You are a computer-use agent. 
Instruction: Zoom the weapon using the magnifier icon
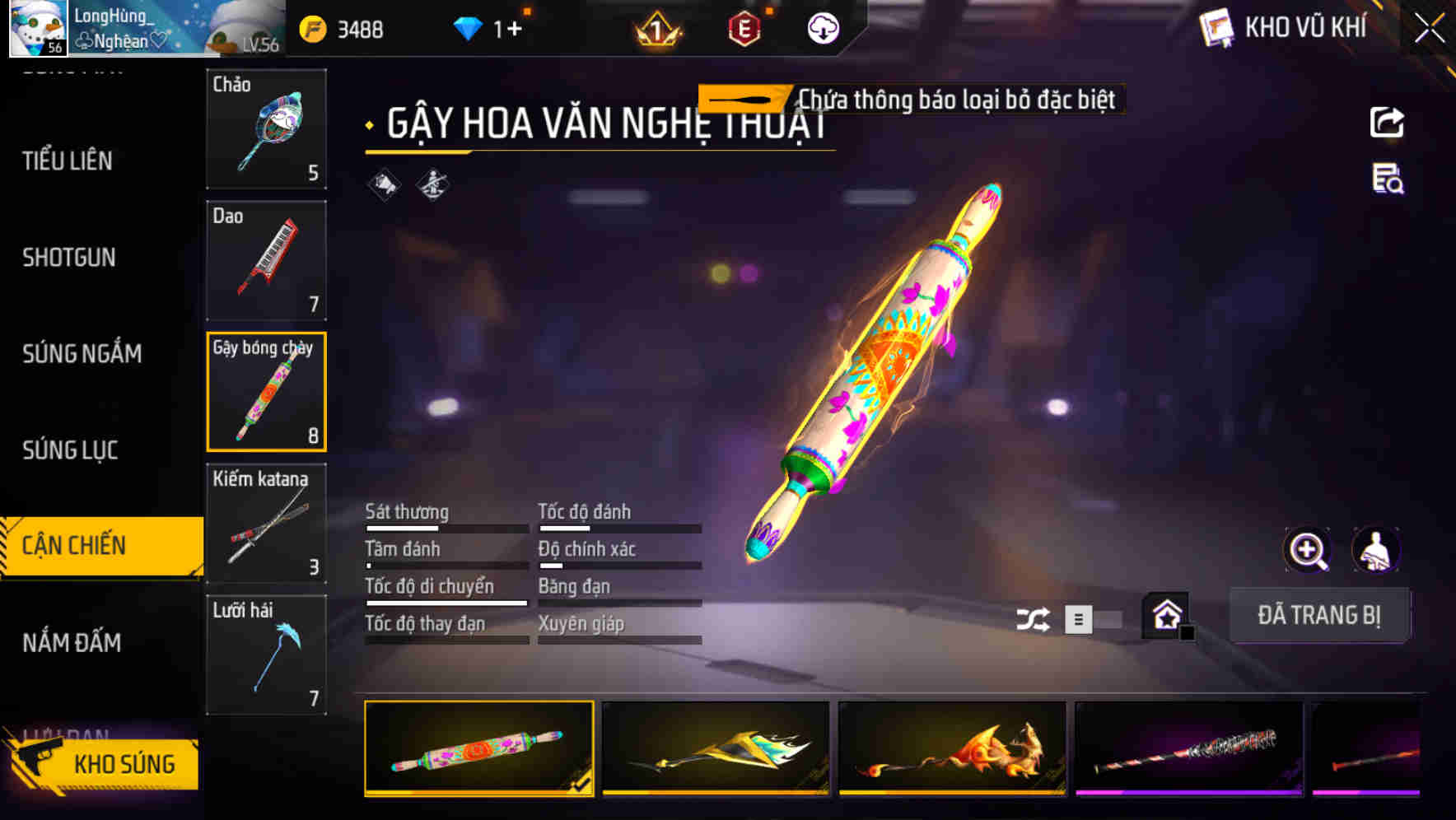tap(1308, 550)
